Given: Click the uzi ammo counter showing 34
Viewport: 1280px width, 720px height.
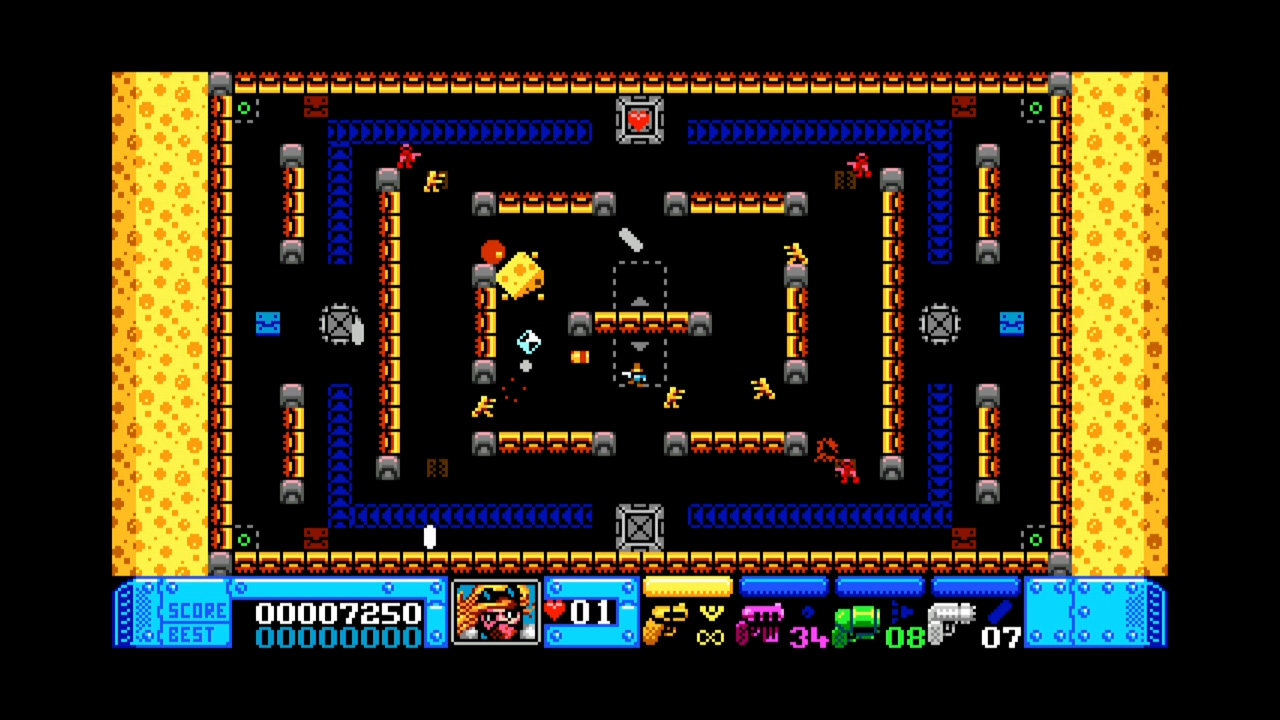Looking at the screenshot, I should point(808,636).
